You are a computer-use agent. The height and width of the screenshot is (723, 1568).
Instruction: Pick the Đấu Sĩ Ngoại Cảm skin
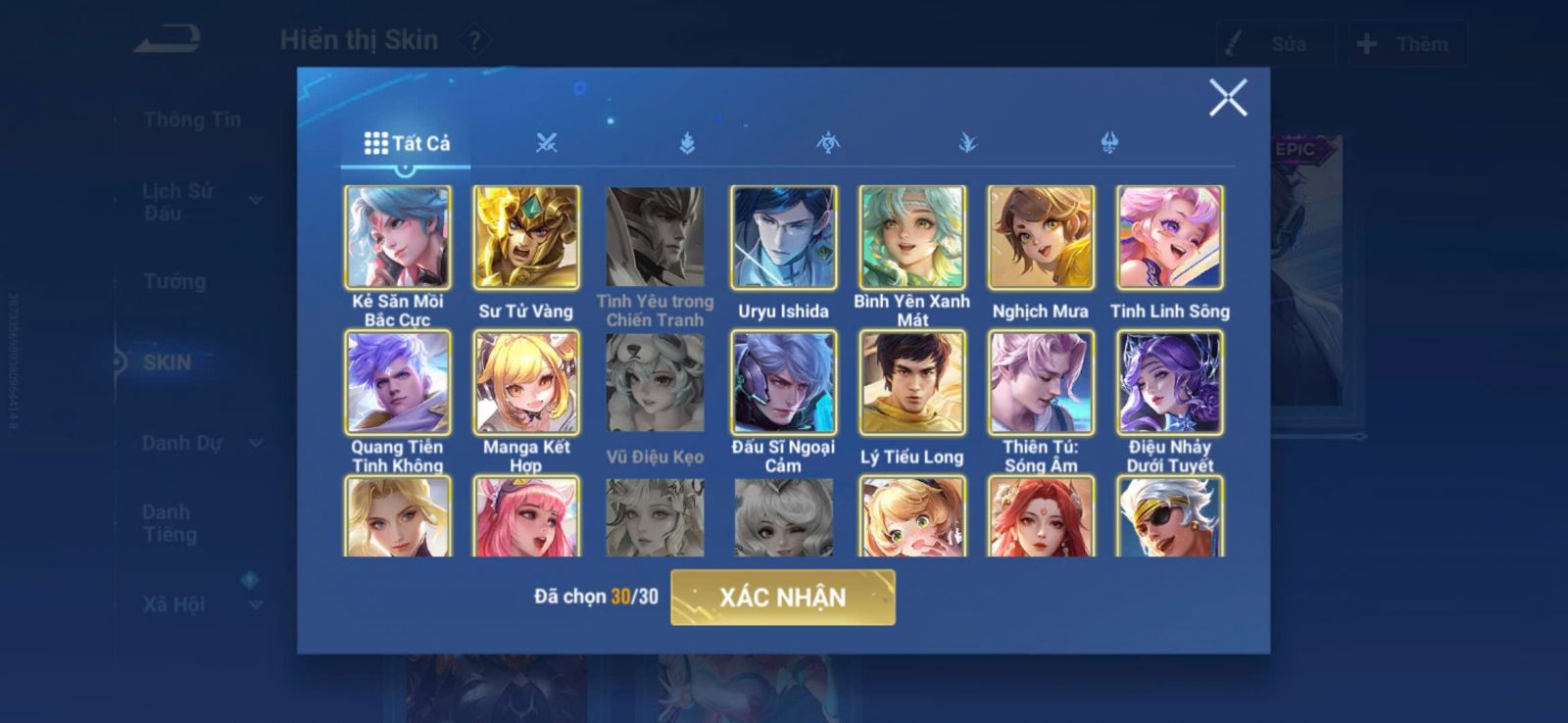point(783,382)
